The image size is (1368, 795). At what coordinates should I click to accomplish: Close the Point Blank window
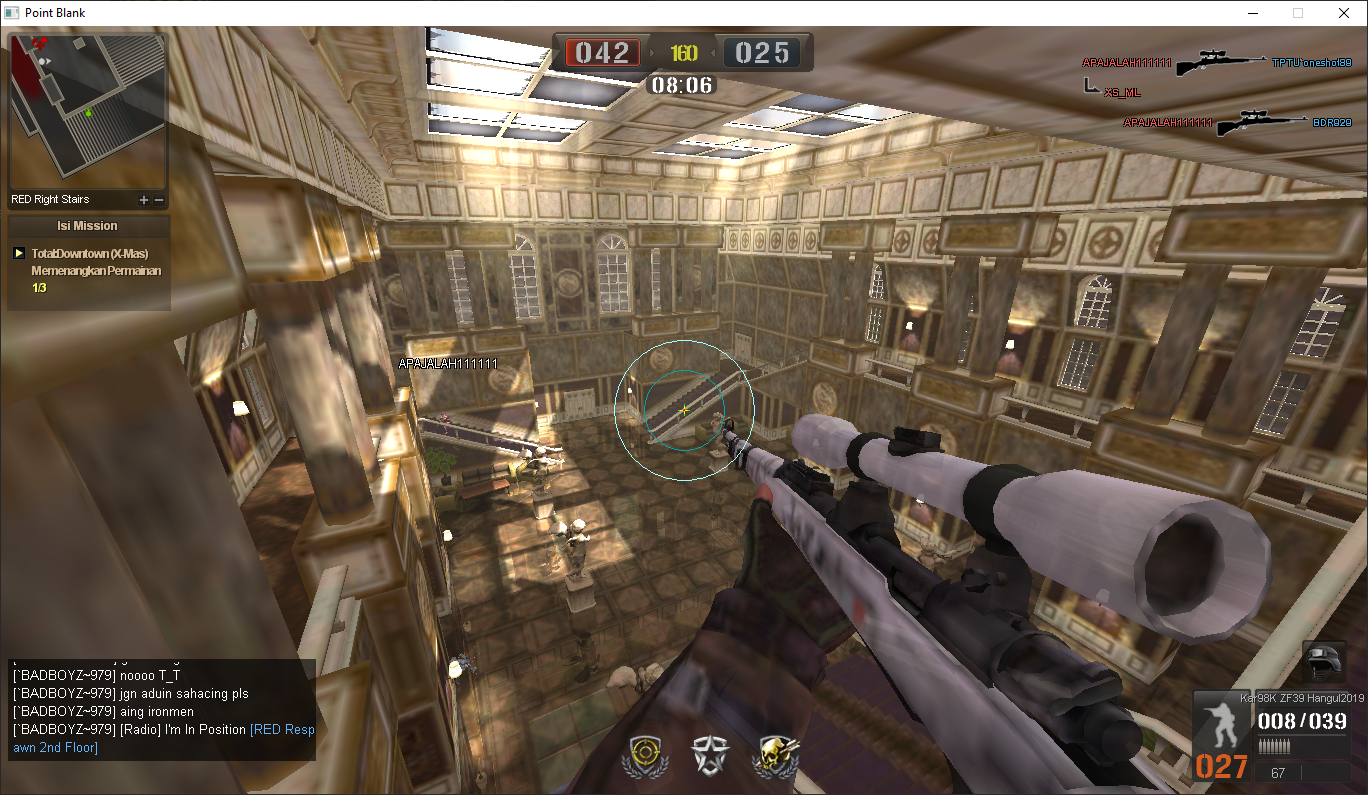tap(1344, 13)
